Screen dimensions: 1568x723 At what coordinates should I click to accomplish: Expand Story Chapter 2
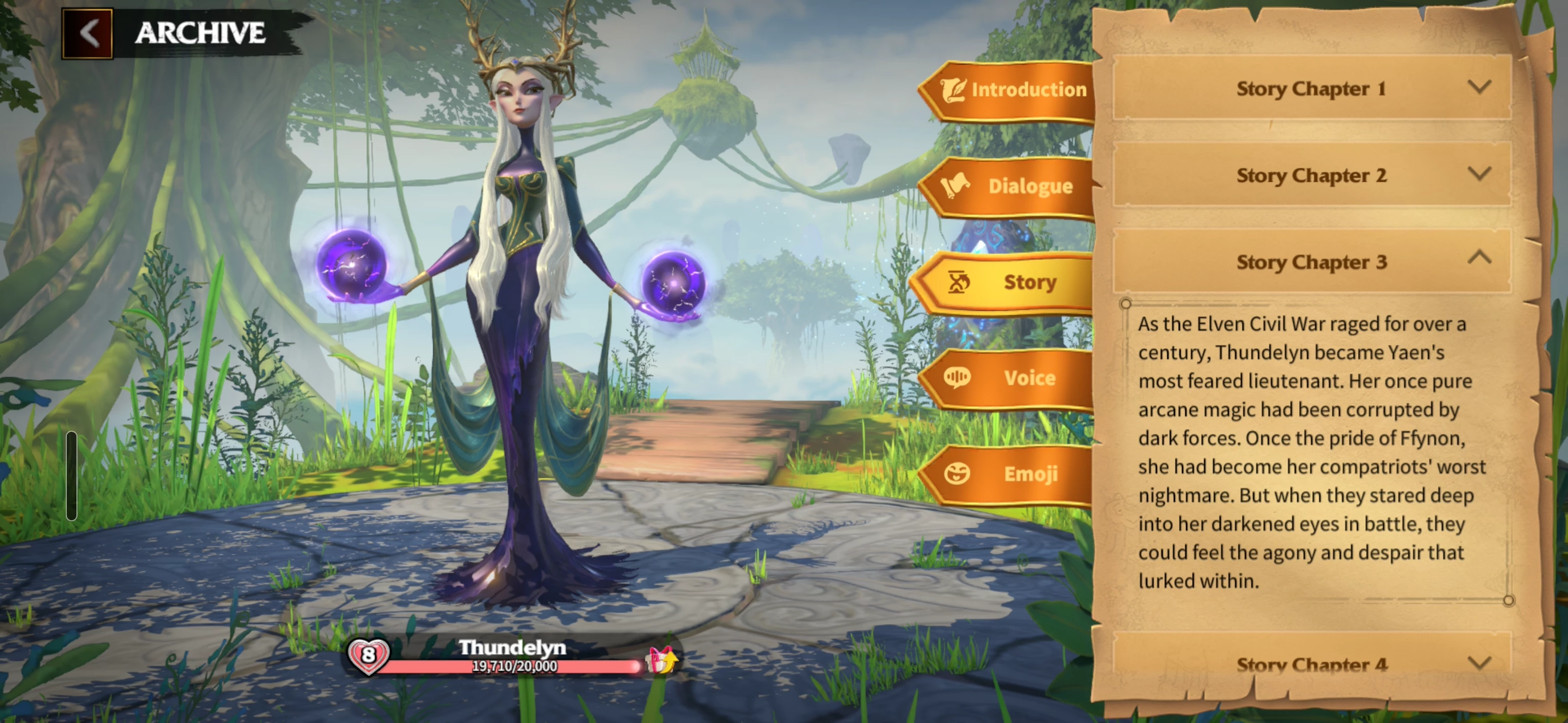(x=1311, y=176)
